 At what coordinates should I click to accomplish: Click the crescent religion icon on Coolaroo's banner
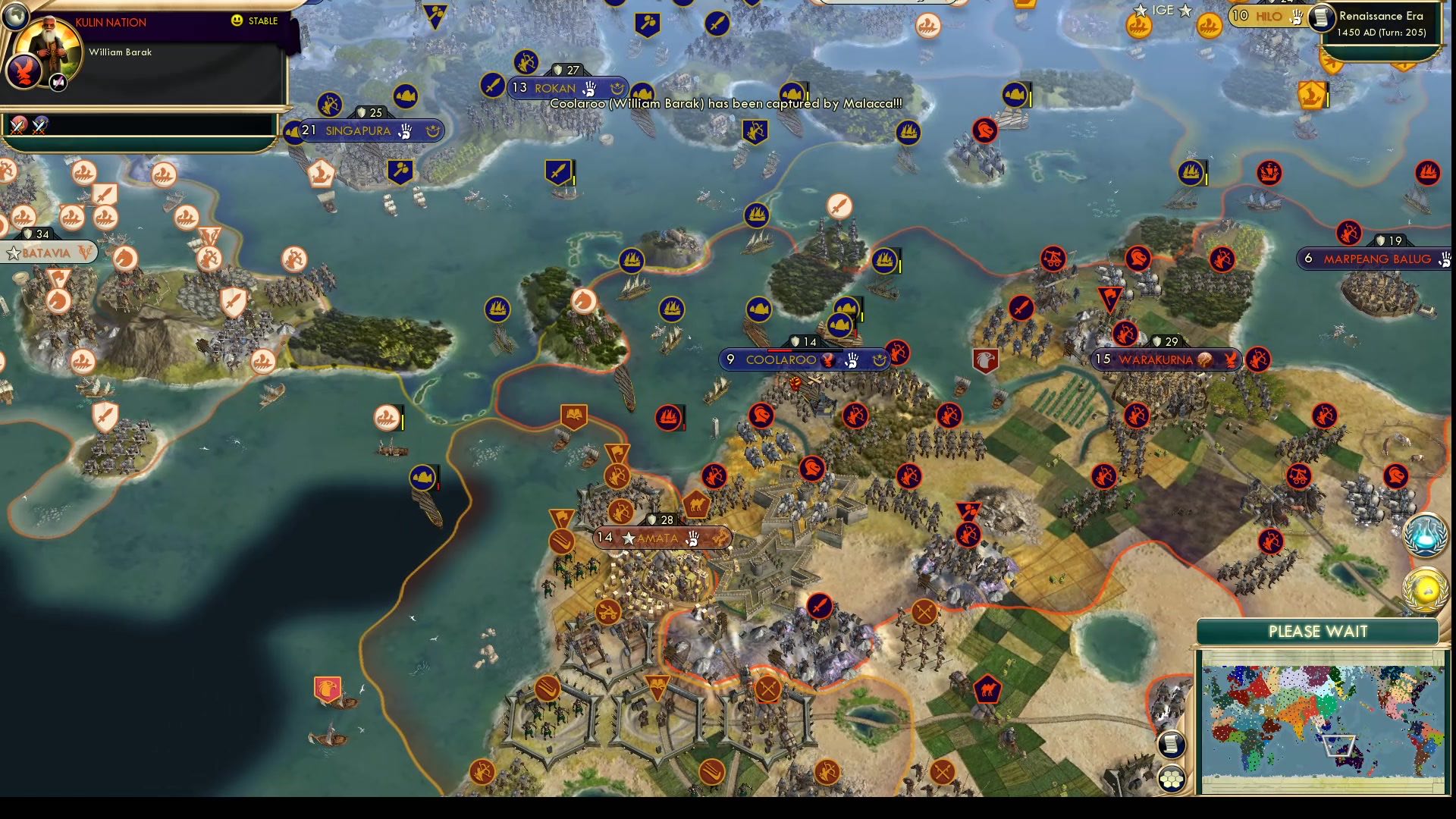880,360
